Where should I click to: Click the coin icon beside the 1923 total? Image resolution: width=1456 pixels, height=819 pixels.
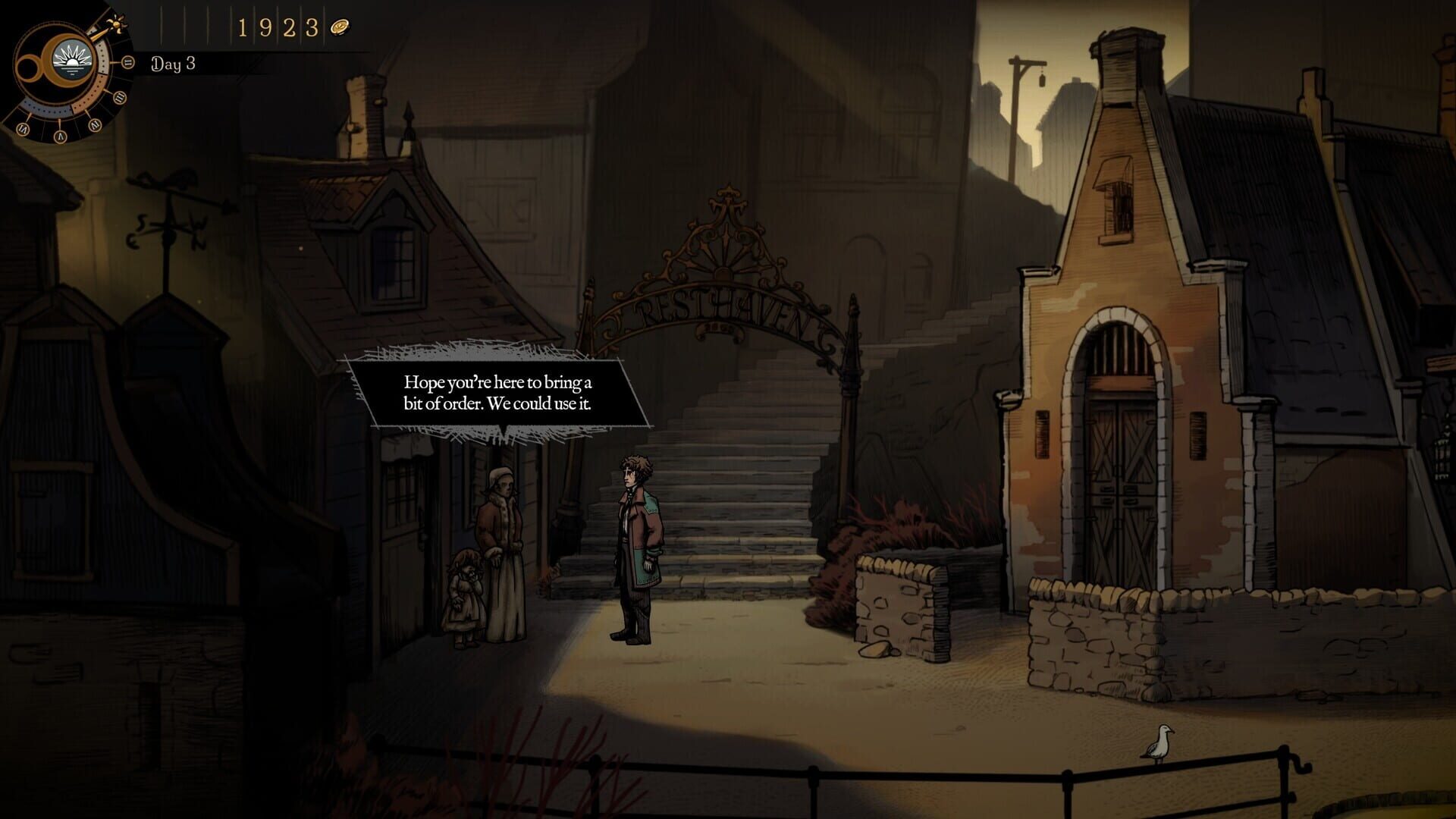pyautogui.click(x=340, y=27)
